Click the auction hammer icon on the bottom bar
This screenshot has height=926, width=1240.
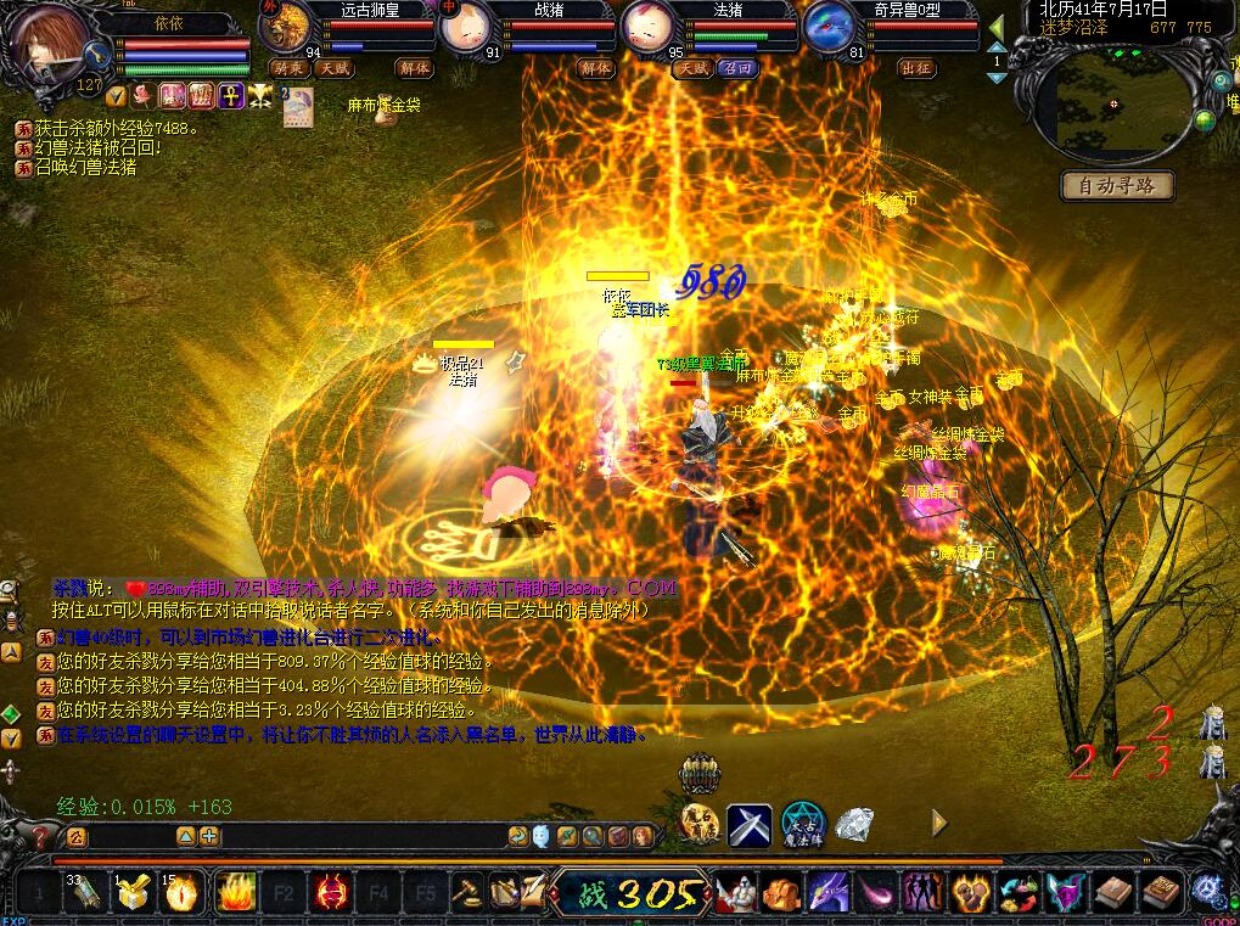click(466, 891)
